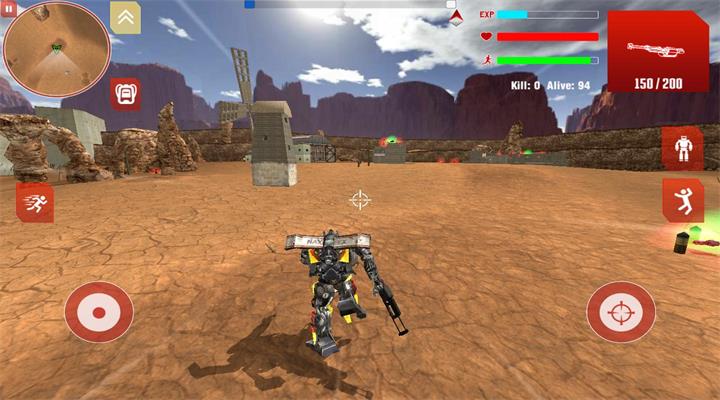The image size is (720, 400).
Task: Tap the virtual movement joystick
Action: (x=99, y=312)
